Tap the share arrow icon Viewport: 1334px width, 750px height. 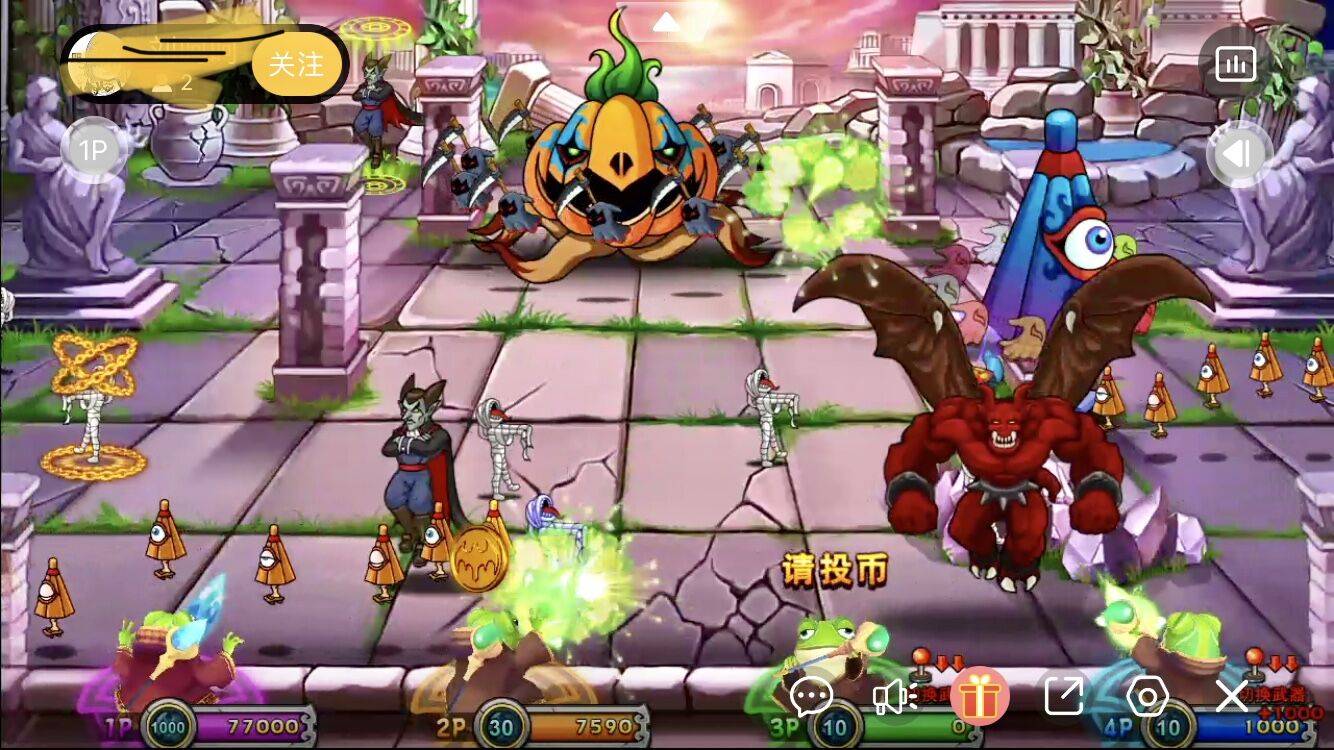coord(1063,696)
